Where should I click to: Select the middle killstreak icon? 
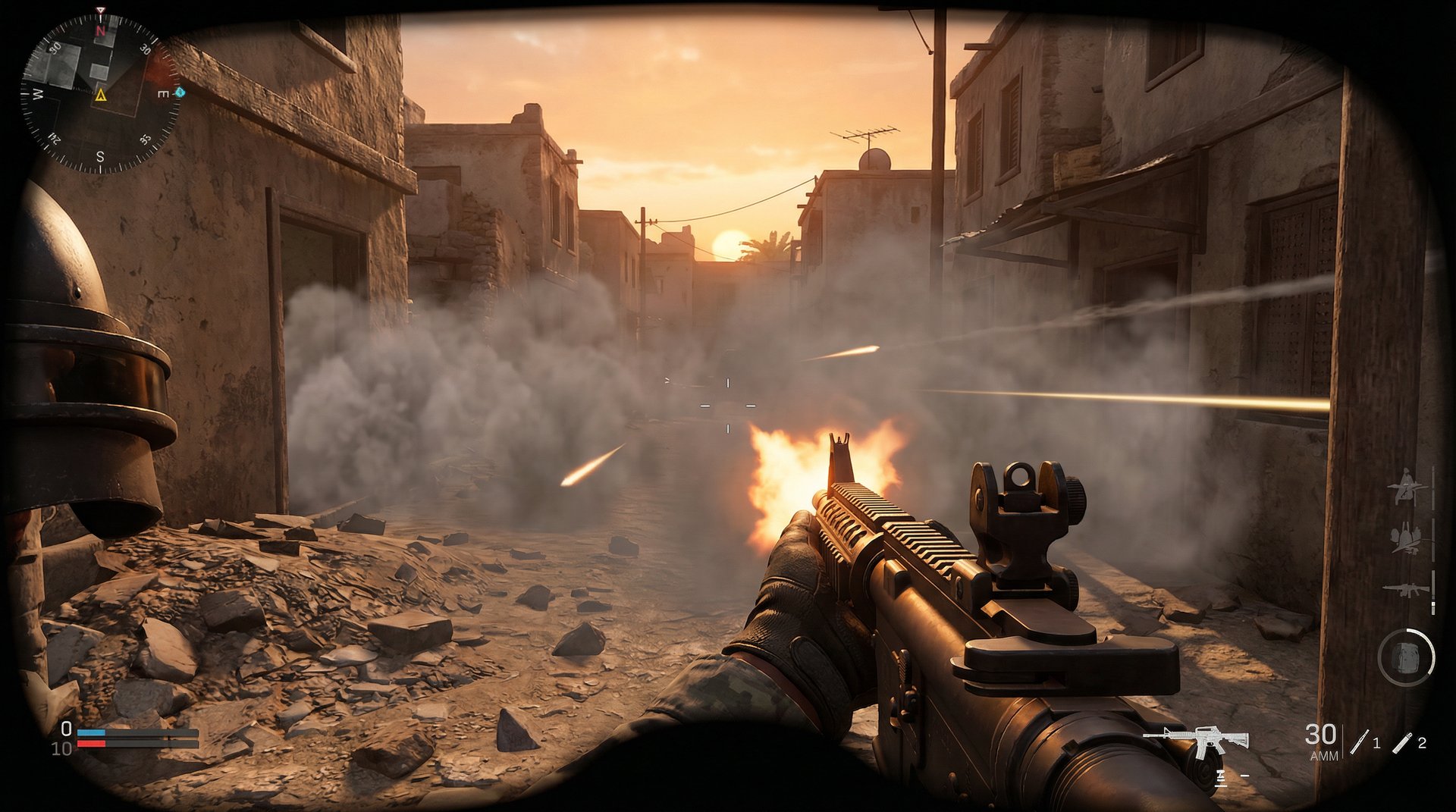tap(1407, 539)
